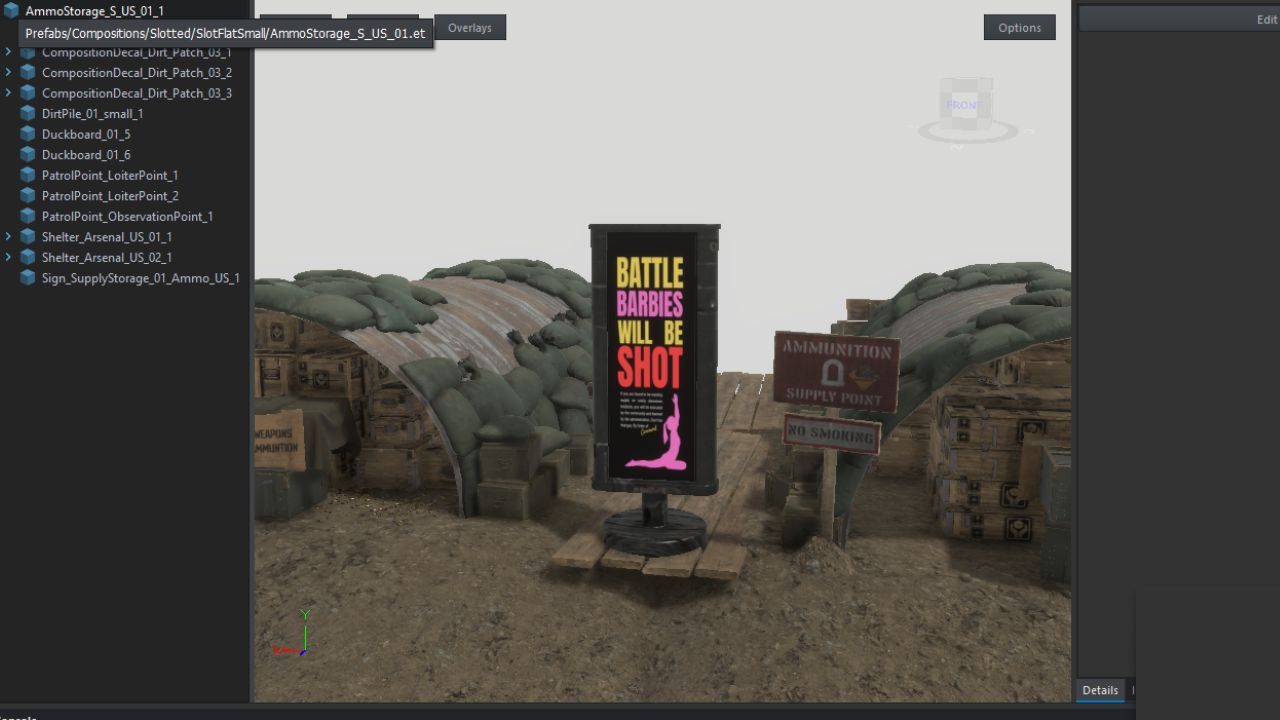The image size is (1280, 720).
Task: Expand the Shelter_Arsenal_US_02_1 tree entry
Action: point(8,257)
